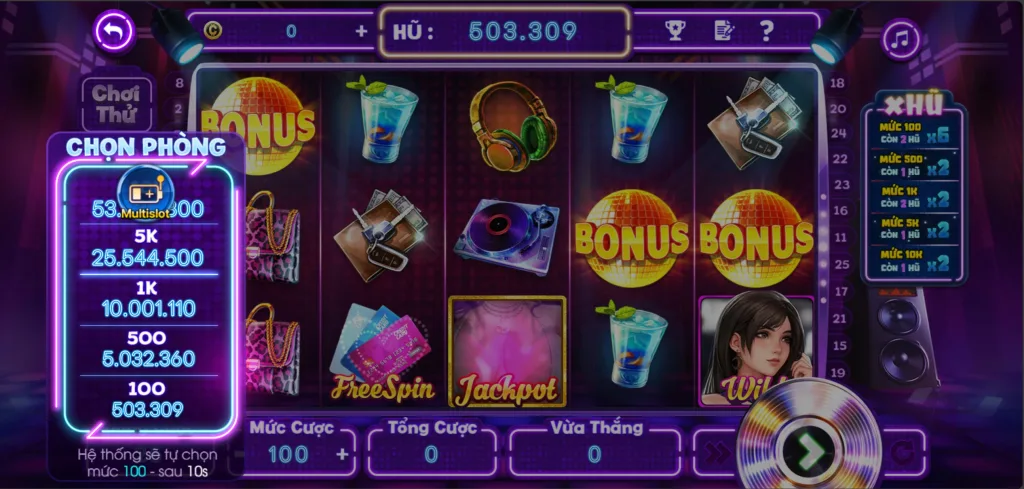Open the history notes icon
Screen dimensions: 1024x489
coord(723,31)
